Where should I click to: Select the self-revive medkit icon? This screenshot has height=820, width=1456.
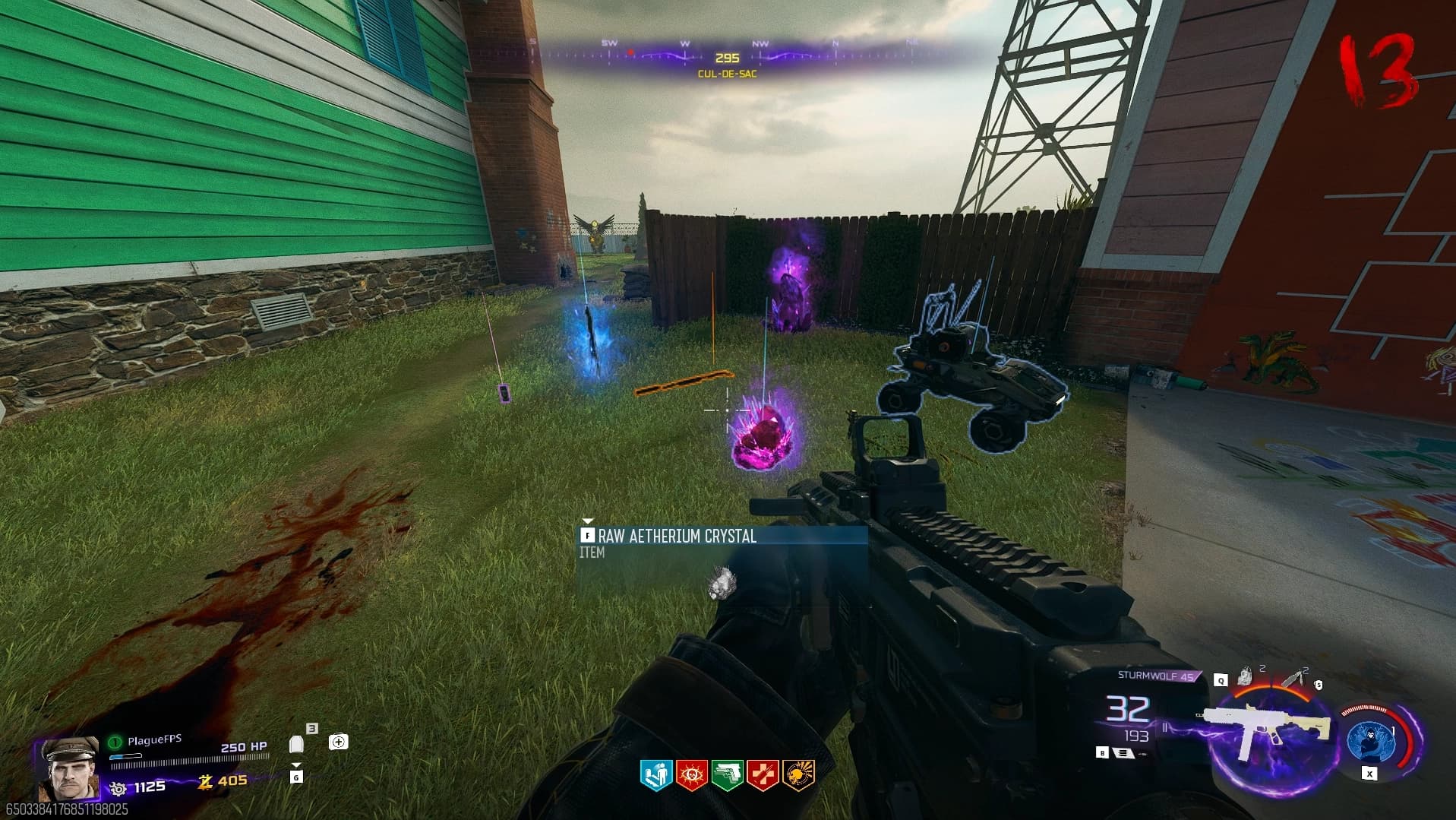tap(339, 742)
